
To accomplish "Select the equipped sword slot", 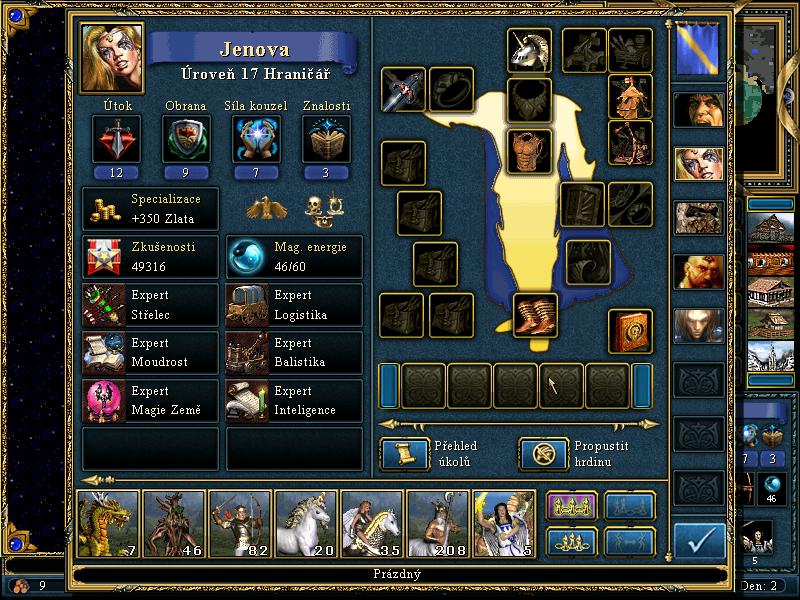I will pyautogui.click(x=403, y=90).
